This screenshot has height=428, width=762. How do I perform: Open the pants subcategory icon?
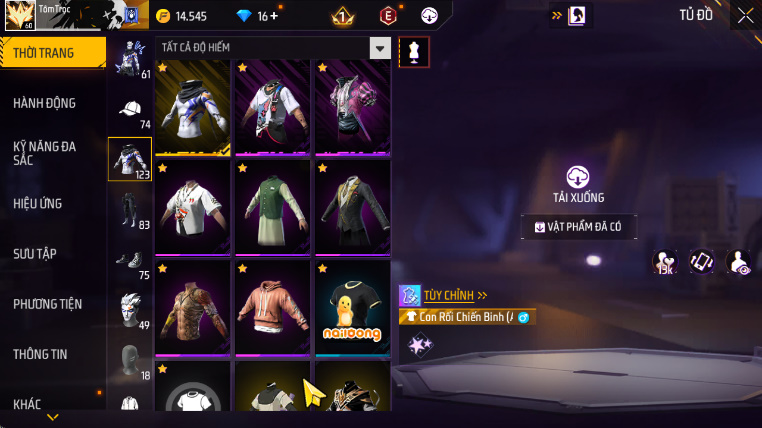tap(130, 208)
